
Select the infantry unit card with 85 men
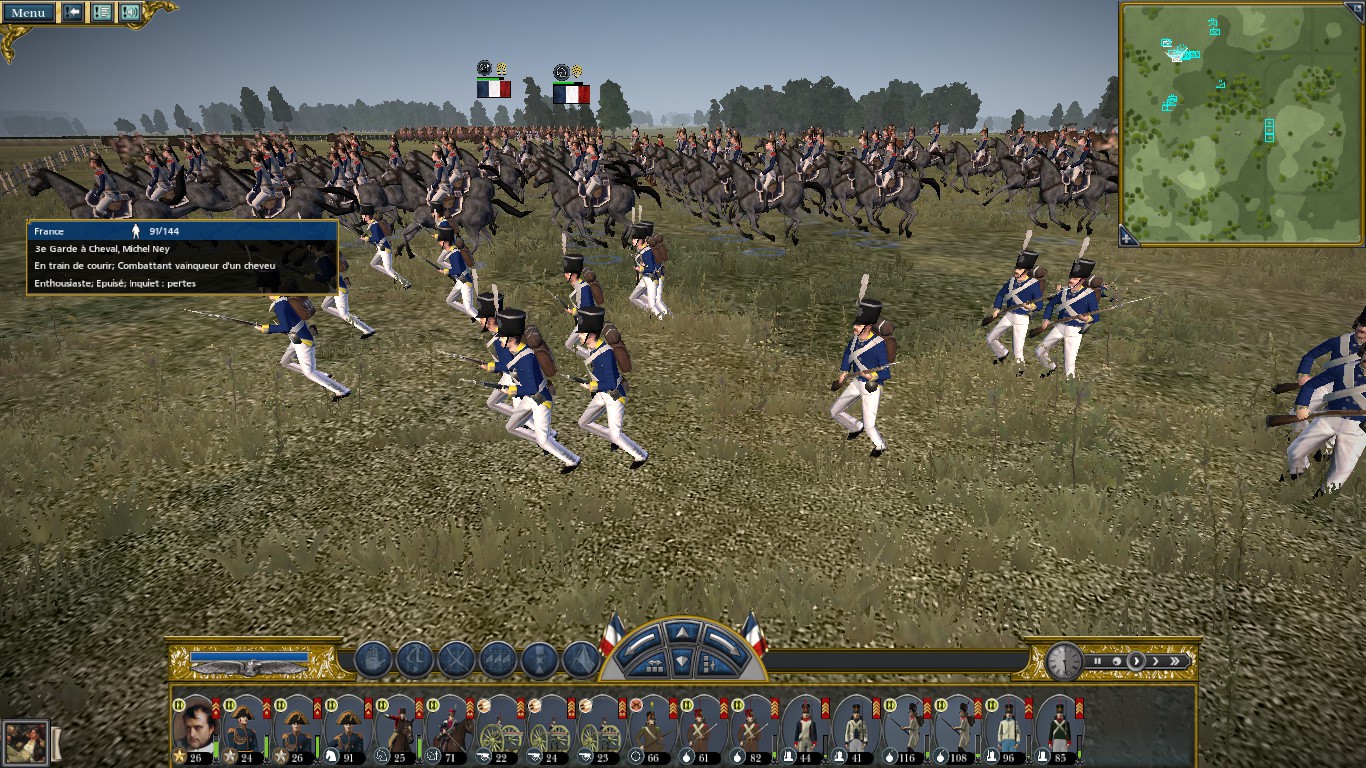[x=1059, y=730]
